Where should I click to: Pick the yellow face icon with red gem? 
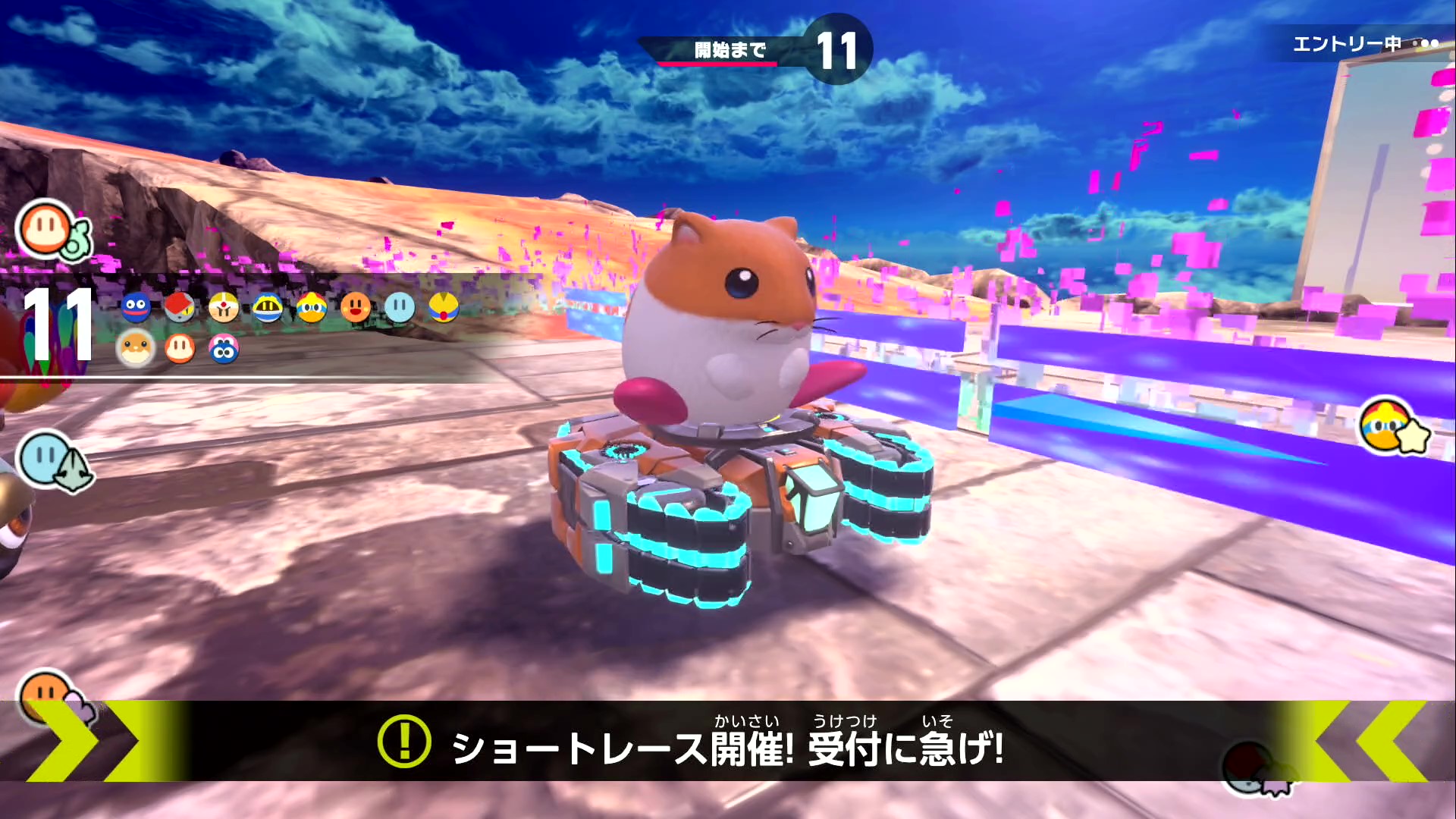(444, 307)
